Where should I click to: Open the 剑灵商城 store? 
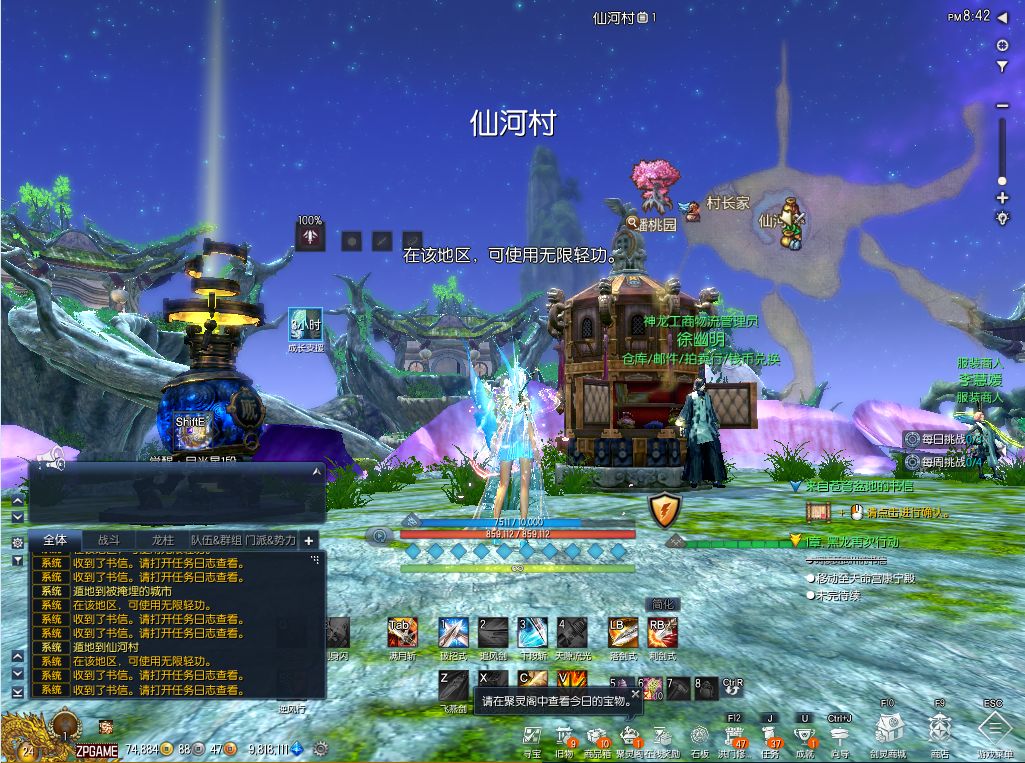click(x=887, y=729)
